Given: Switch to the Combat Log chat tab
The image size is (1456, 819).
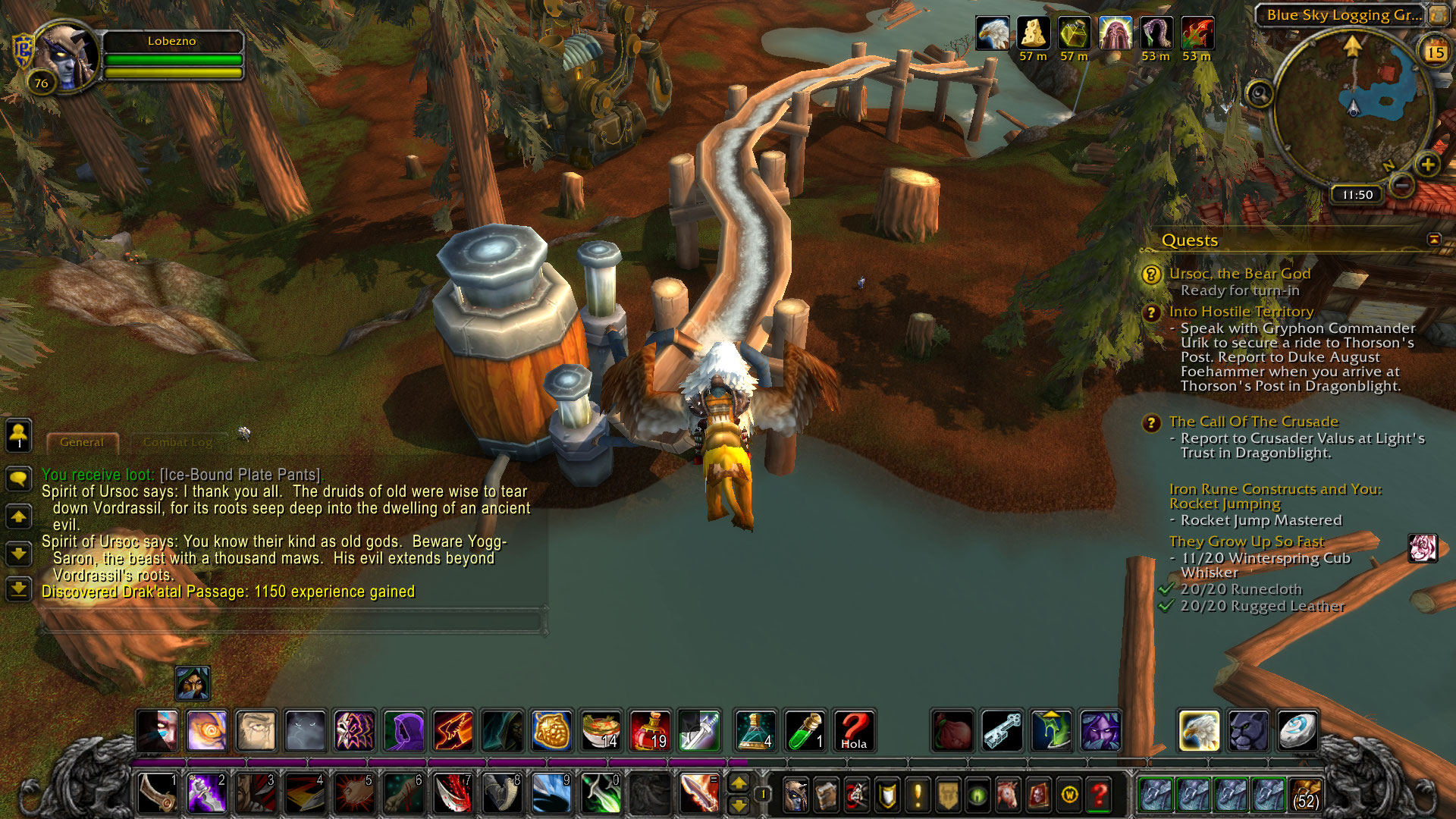Looking at the screenshot, I should click(178, 442).
